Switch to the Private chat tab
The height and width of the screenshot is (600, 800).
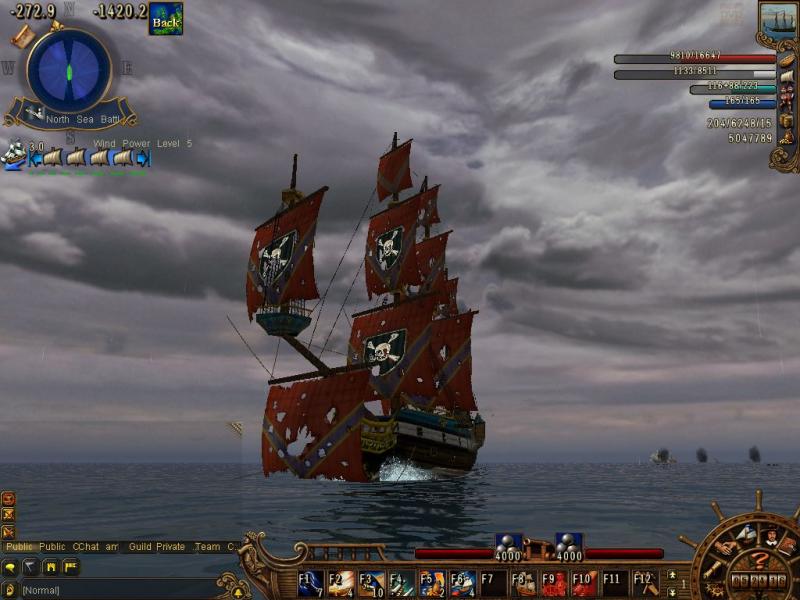[171, 547]
